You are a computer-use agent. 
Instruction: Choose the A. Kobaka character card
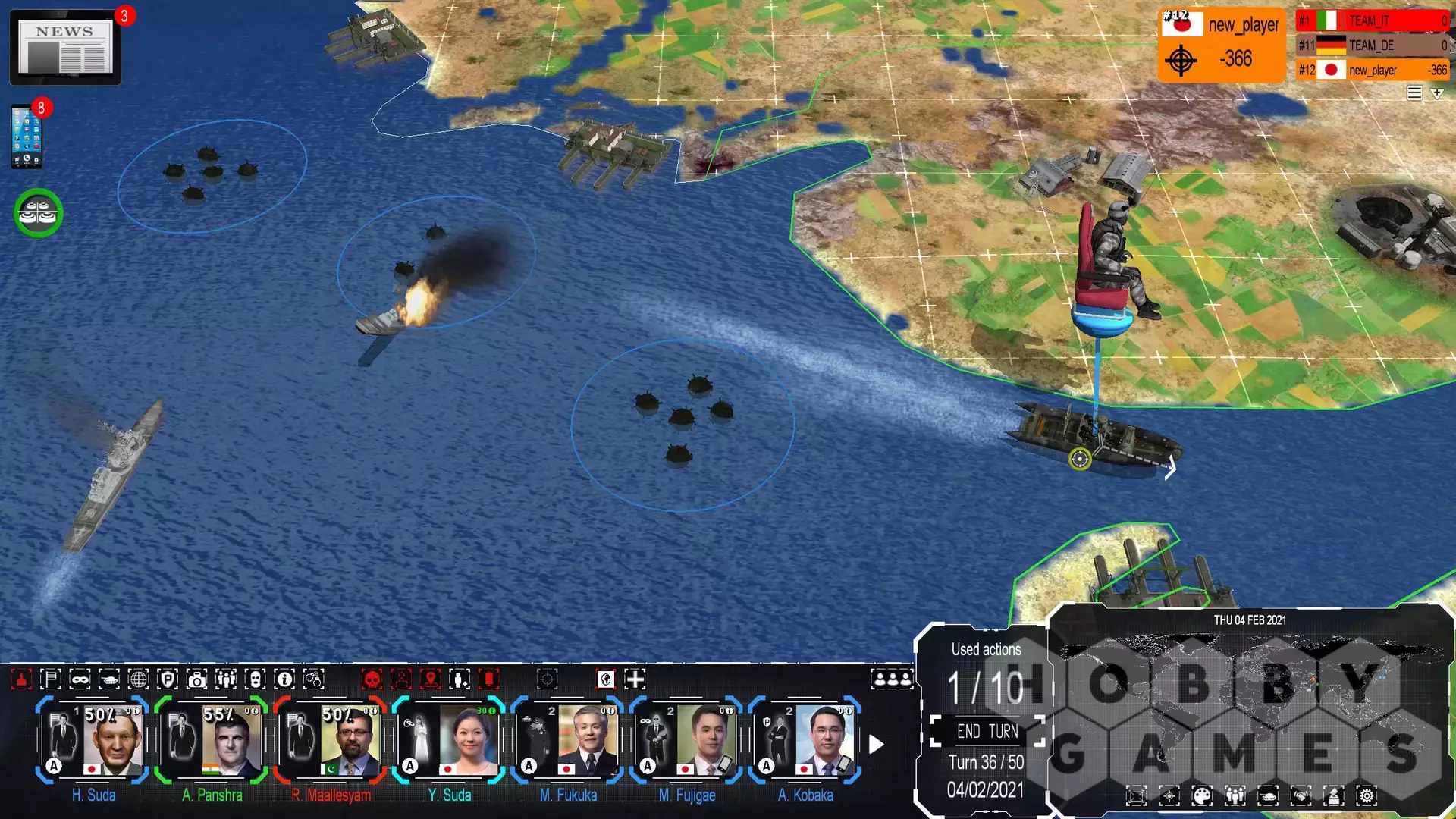(805, 741)
